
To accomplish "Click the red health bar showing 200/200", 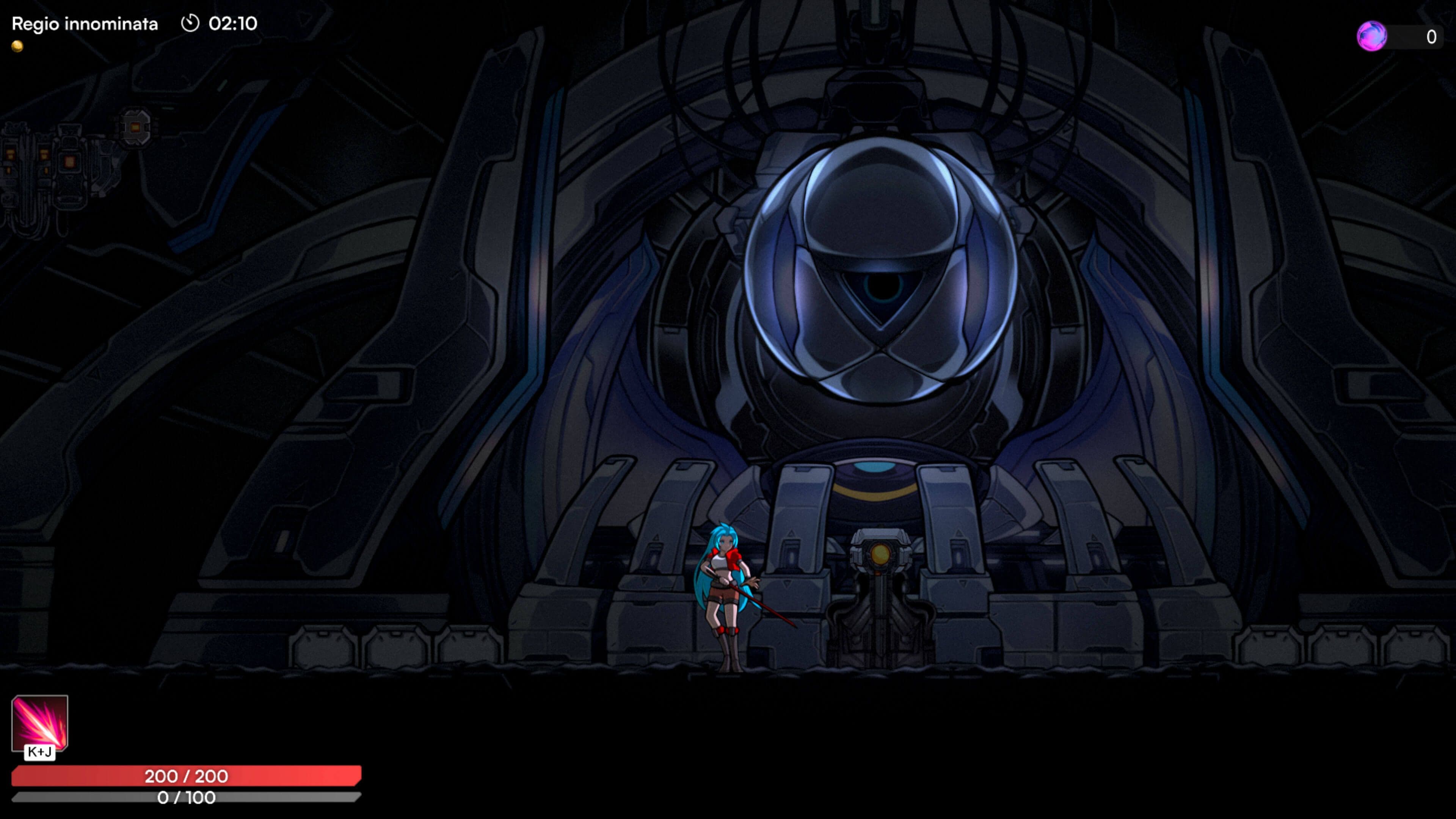I will coord(187,777).
